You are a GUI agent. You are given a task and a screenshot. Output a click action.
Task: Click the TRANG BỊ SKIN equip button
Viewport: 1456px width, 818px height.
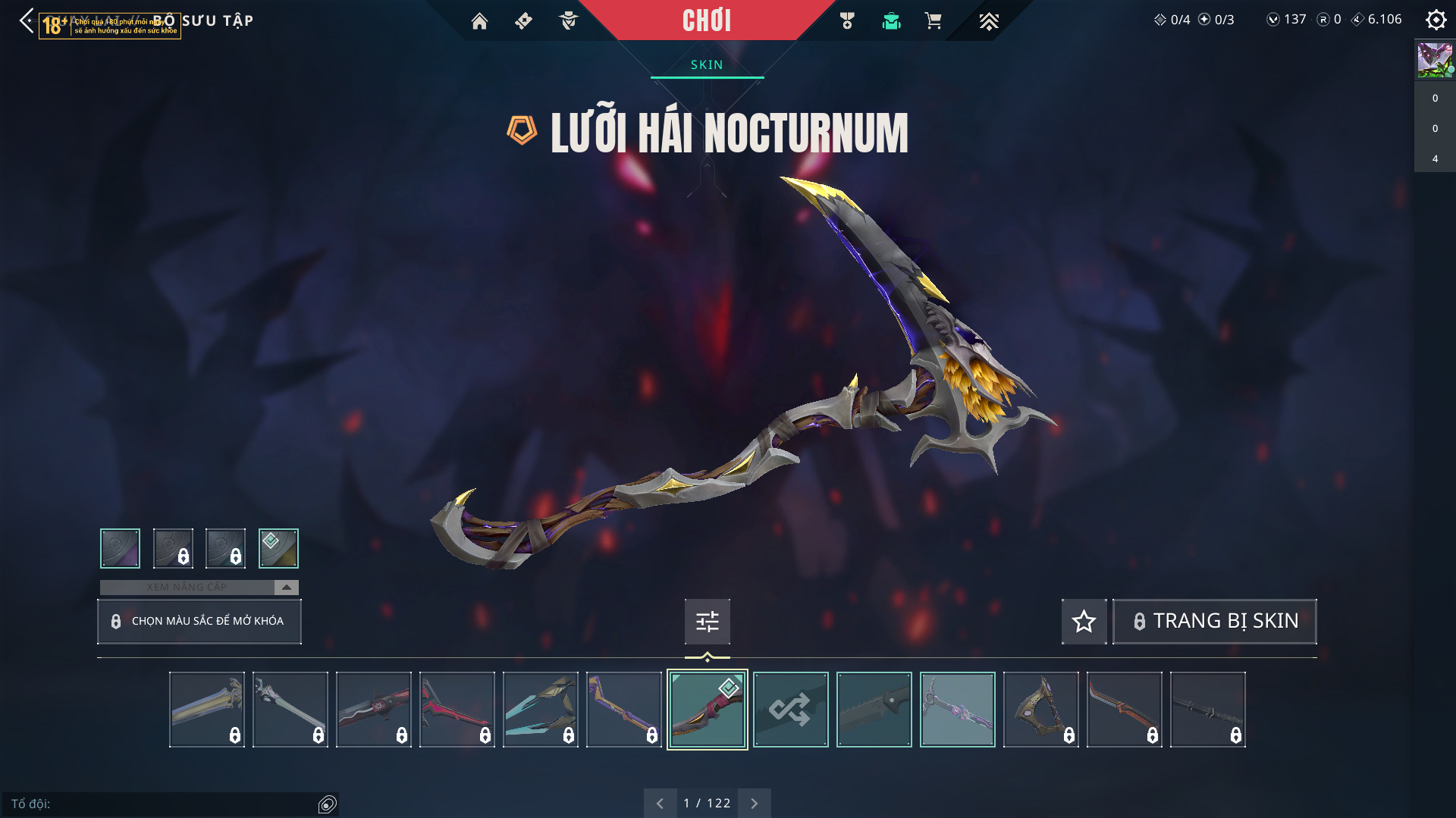coord(1214,622)
